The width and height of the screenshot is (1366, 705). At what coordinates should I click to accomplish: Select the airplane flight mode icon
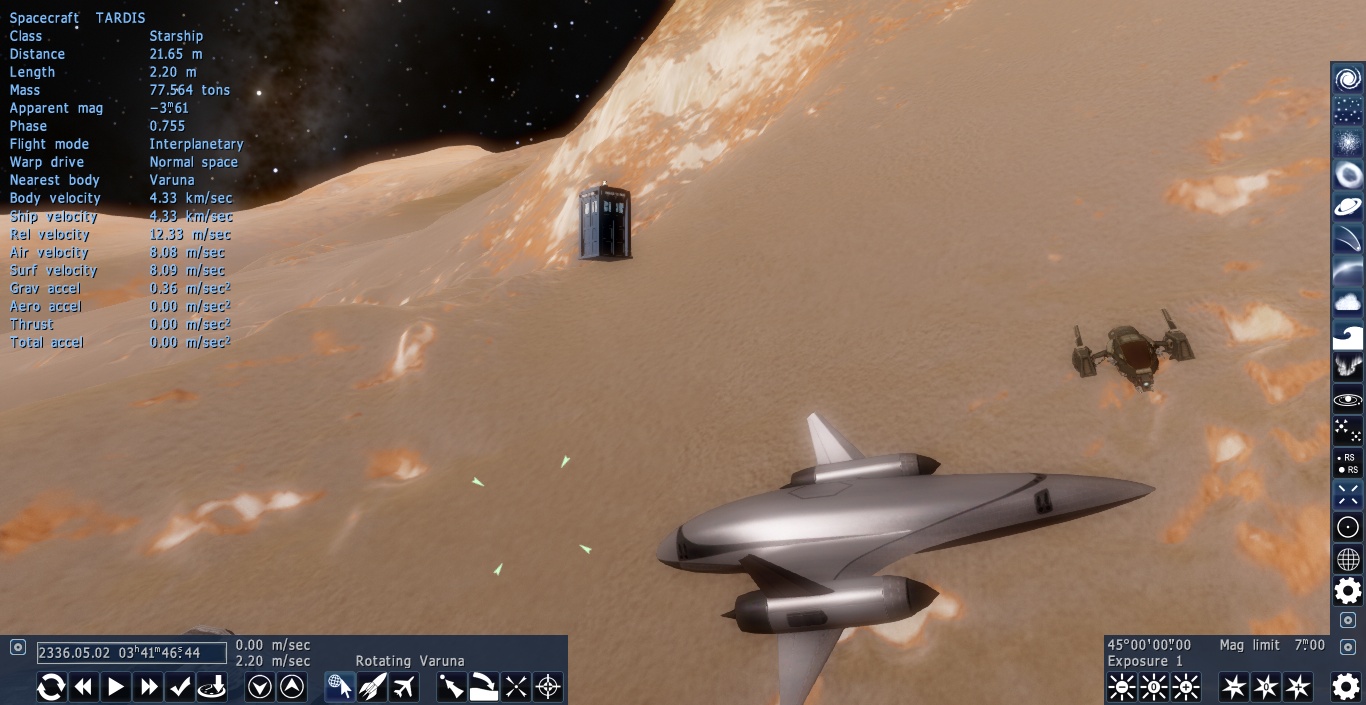coord(404,687)
